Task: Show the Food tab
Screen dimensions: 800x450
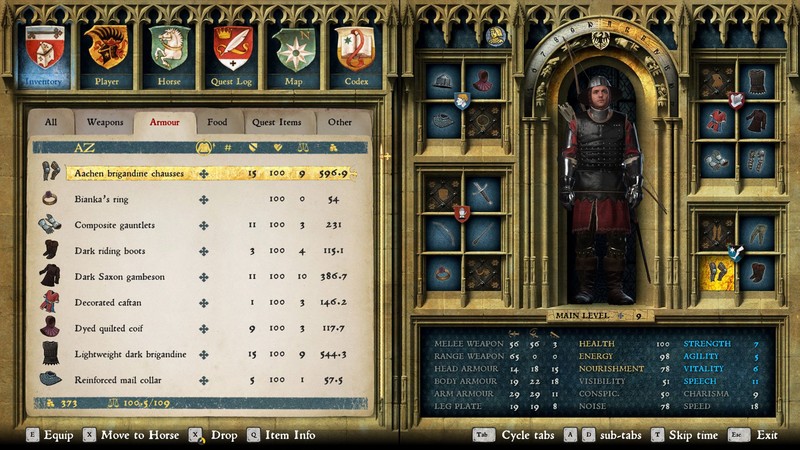Action: [x=217, y=122]
